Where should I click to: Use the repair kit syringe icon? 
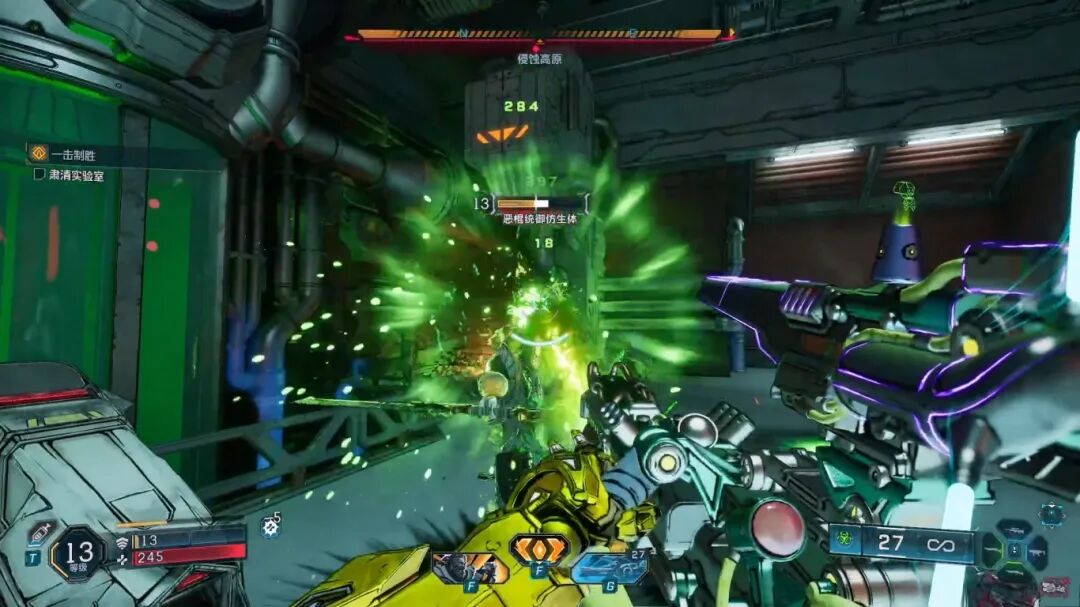point(39,532)
